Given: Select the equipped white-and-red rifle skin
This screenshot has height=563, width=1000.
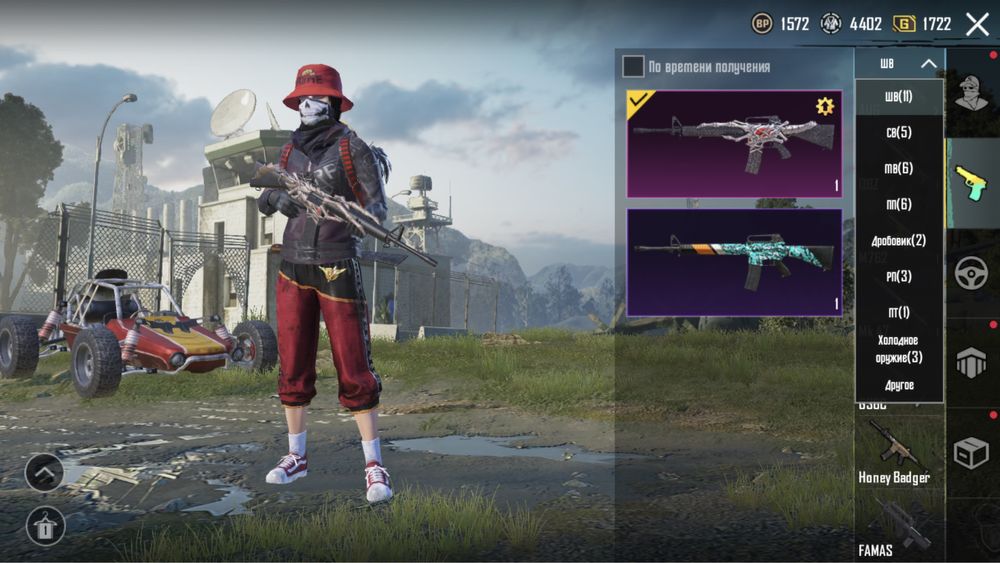Looking at the screenshot, I should [x=734, y=144].
